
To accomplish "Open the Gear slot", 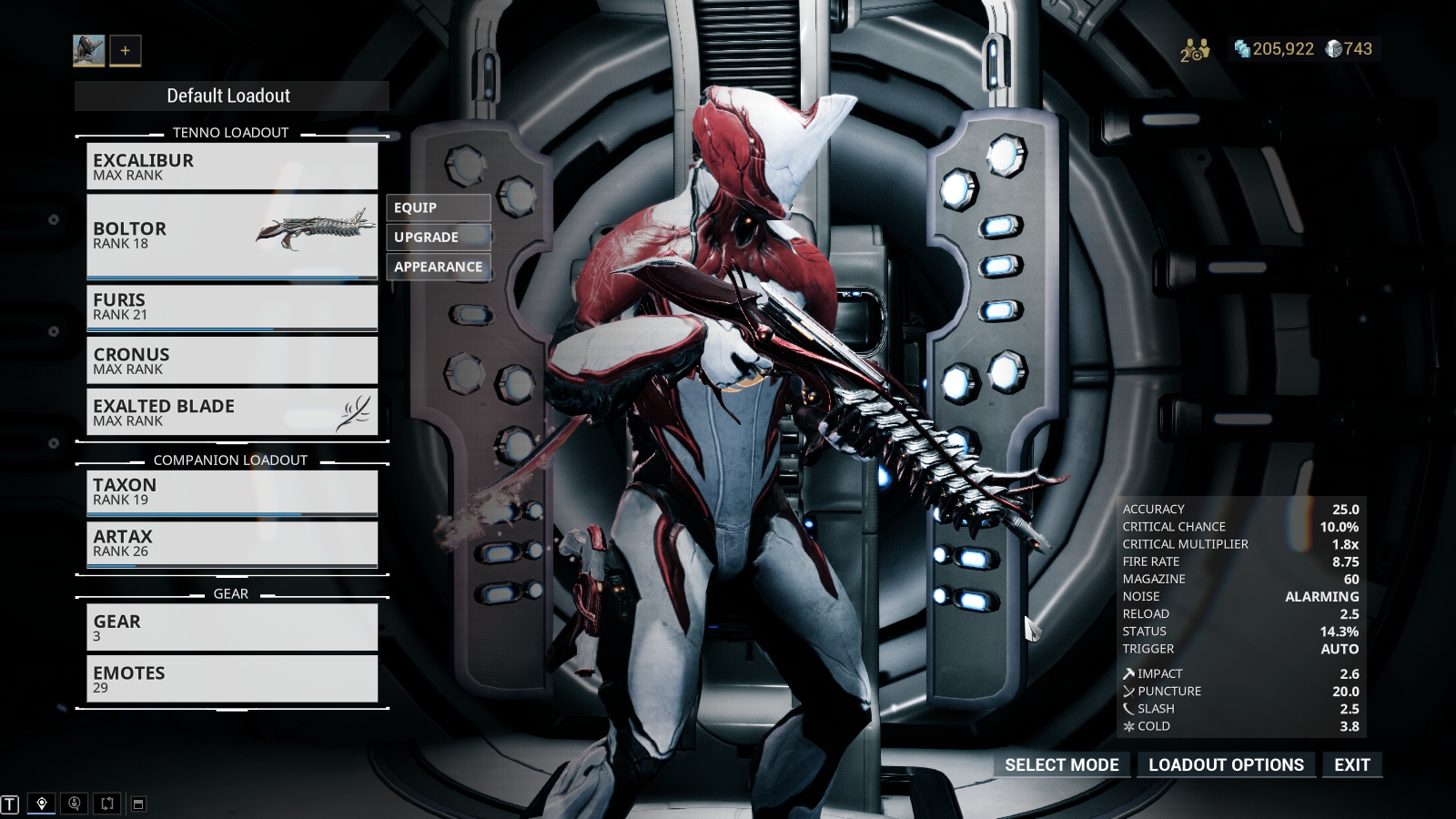I will tap(231, 627).
